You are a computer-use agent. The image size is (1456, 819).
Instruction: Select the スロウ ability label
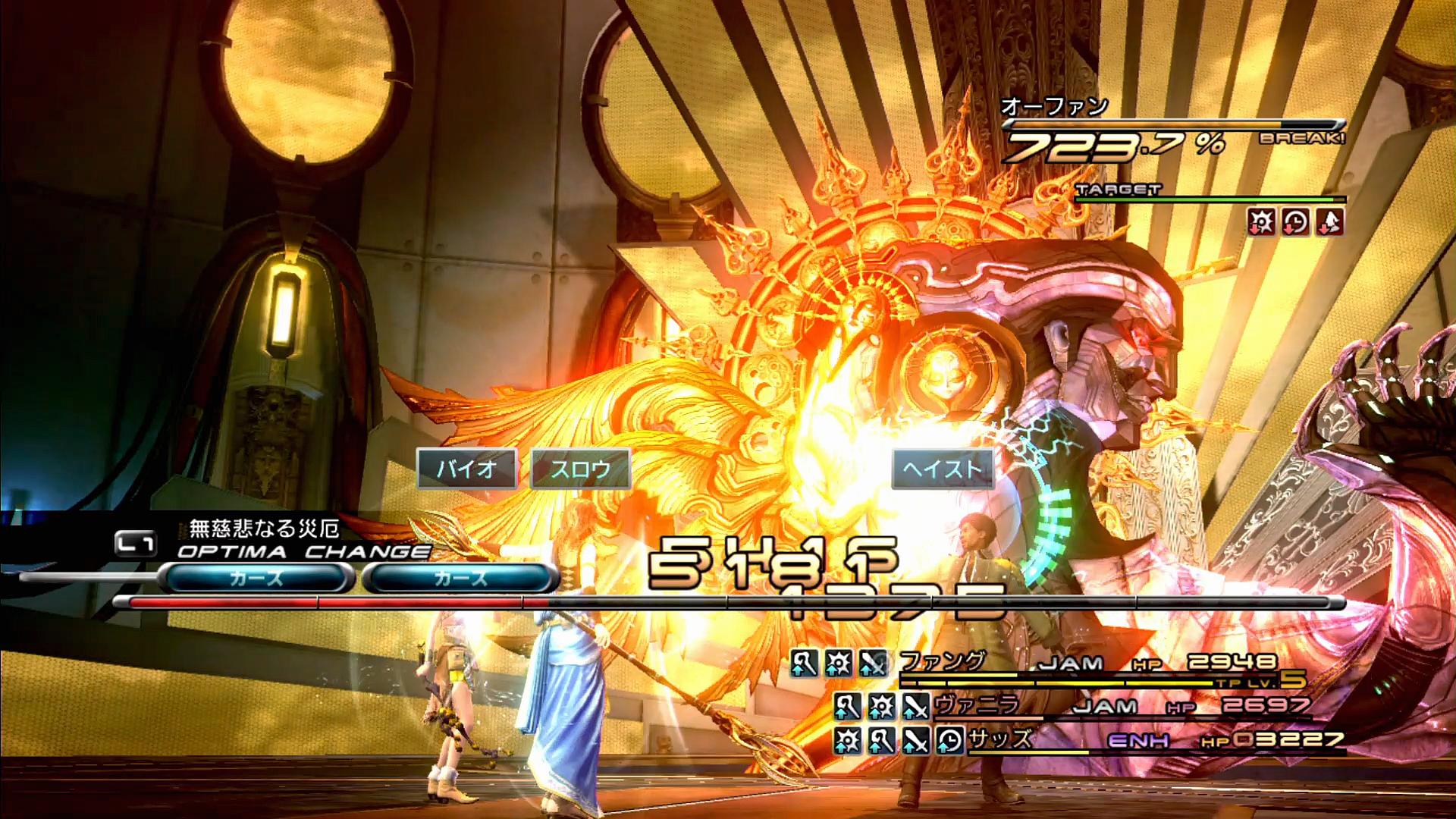click(x=581, y=469)
